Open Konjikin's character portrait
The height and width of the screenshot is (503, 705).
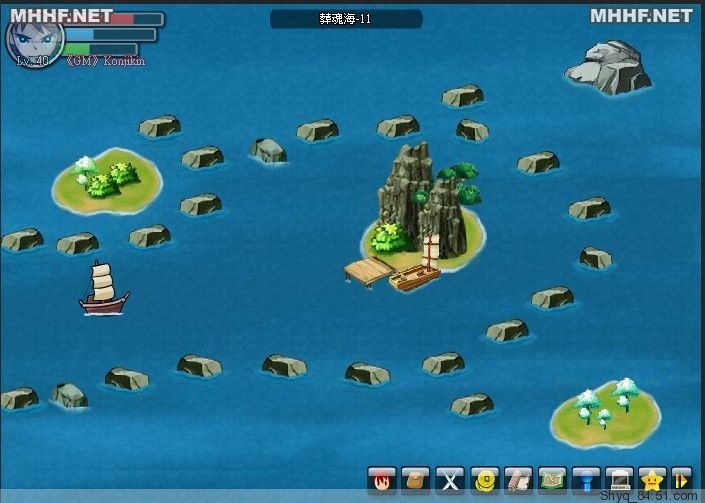(x=36, y=38)
